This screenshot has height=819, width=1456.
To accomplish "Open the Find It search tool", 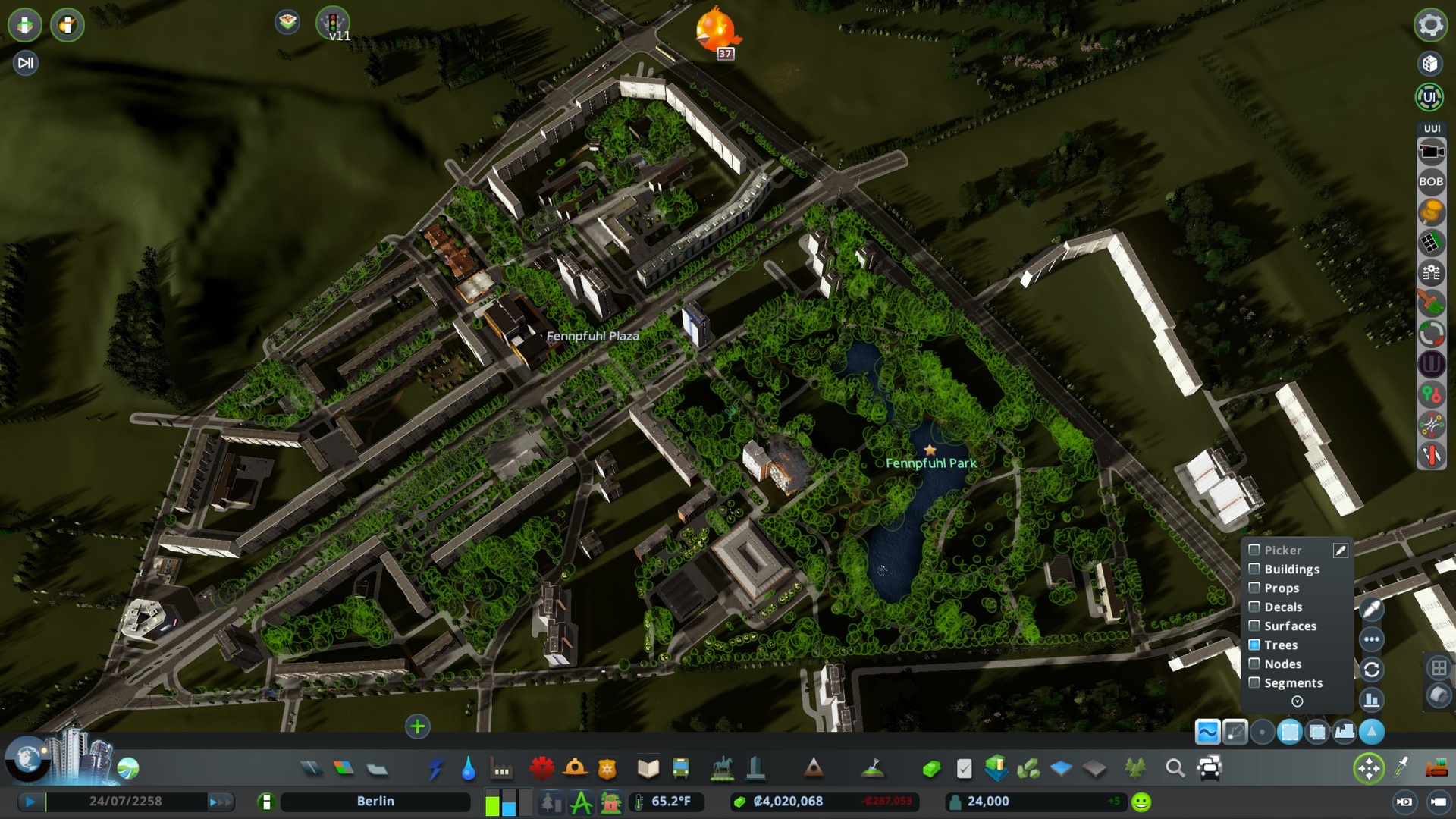I will [x=1175, y=768].
